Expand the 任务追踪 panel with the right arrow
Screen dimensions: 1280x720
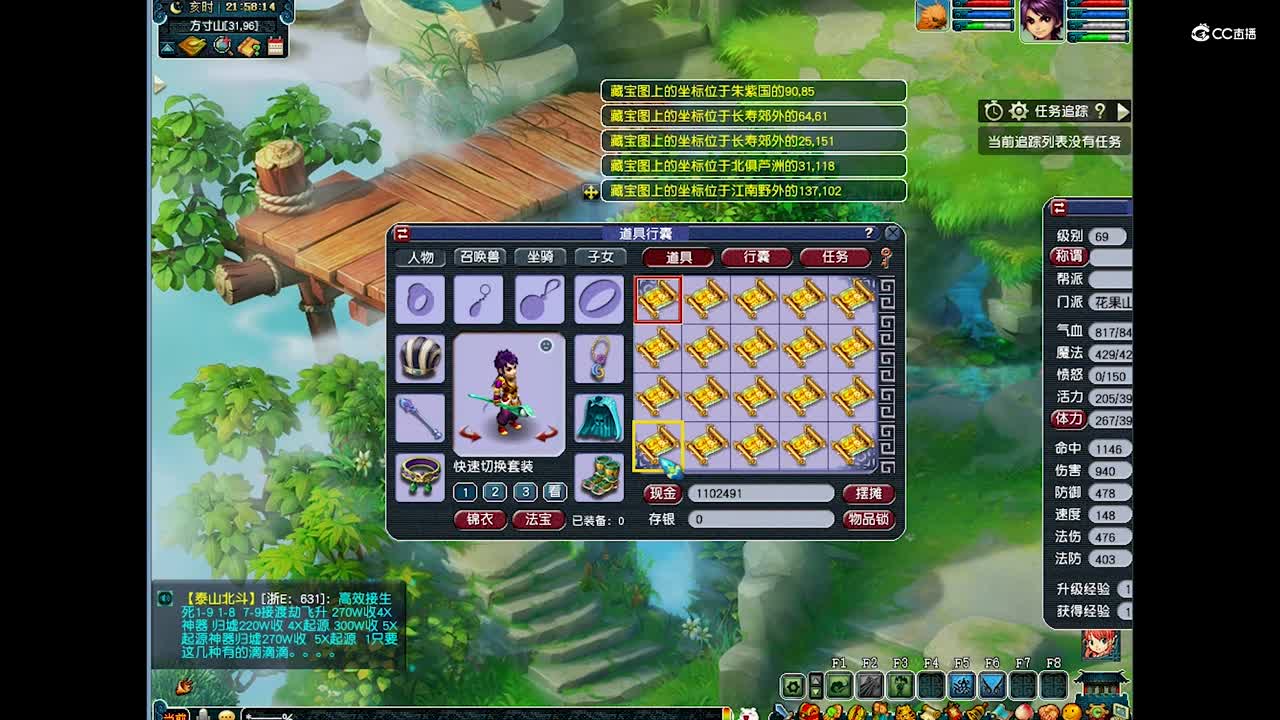click(x=1124, y=111)
